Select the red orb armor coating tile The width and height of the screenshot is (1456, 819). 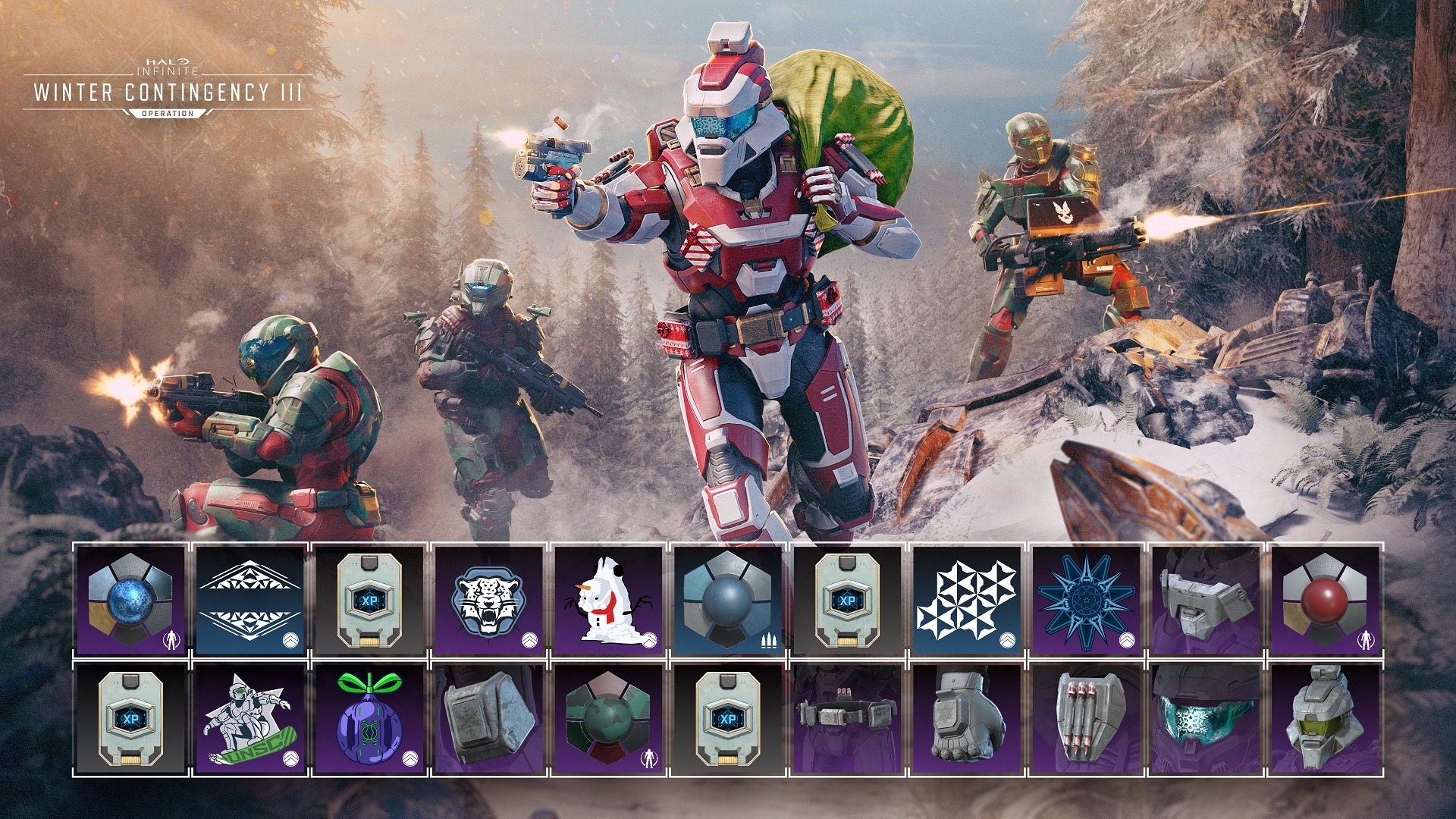[x=1324, y=599]
